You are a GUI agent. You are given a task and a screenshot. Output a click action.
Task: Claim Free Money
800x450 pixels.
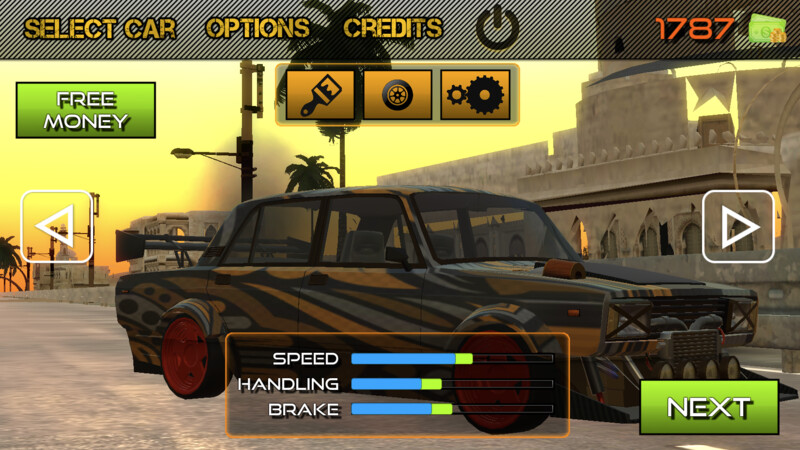pos(86,110)
